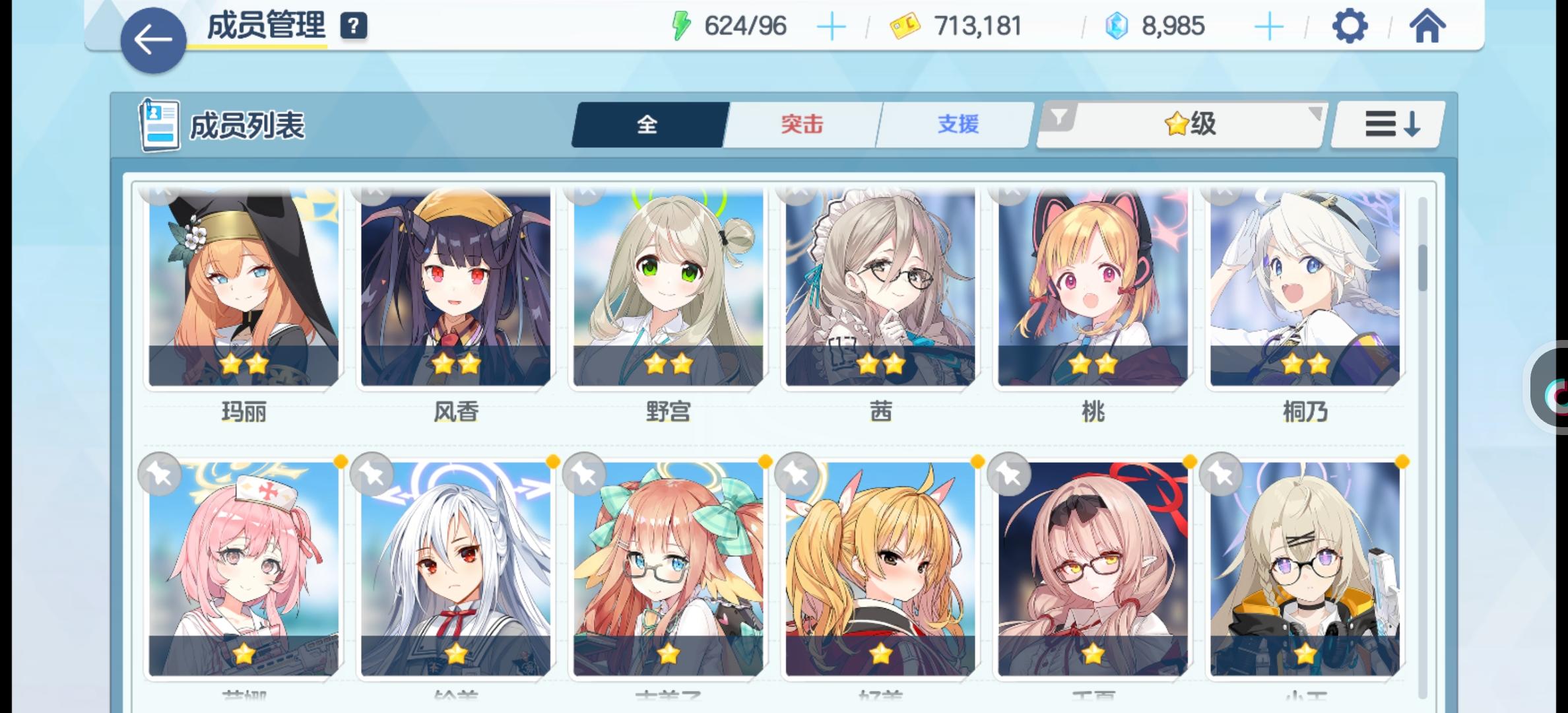The image size is (1568, 713).
Task: Return to lobby with the home icon
Action: click(x=1427, y=26)
